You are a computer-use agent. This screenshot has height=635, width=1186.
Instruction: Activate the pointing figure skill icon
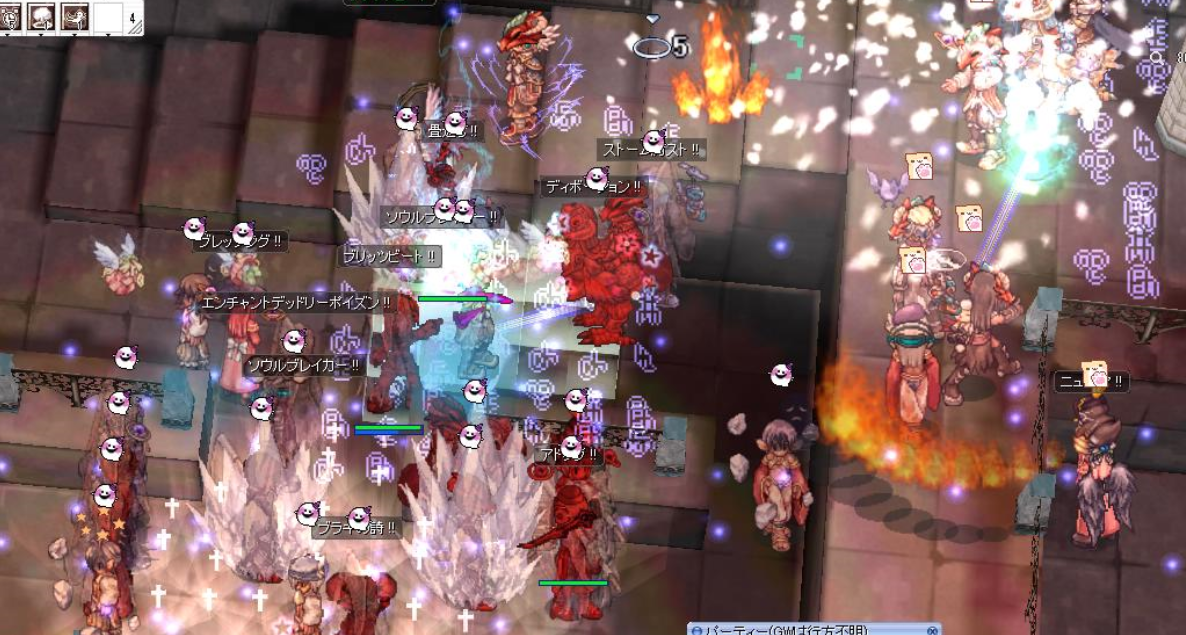[x=73, y=15]
